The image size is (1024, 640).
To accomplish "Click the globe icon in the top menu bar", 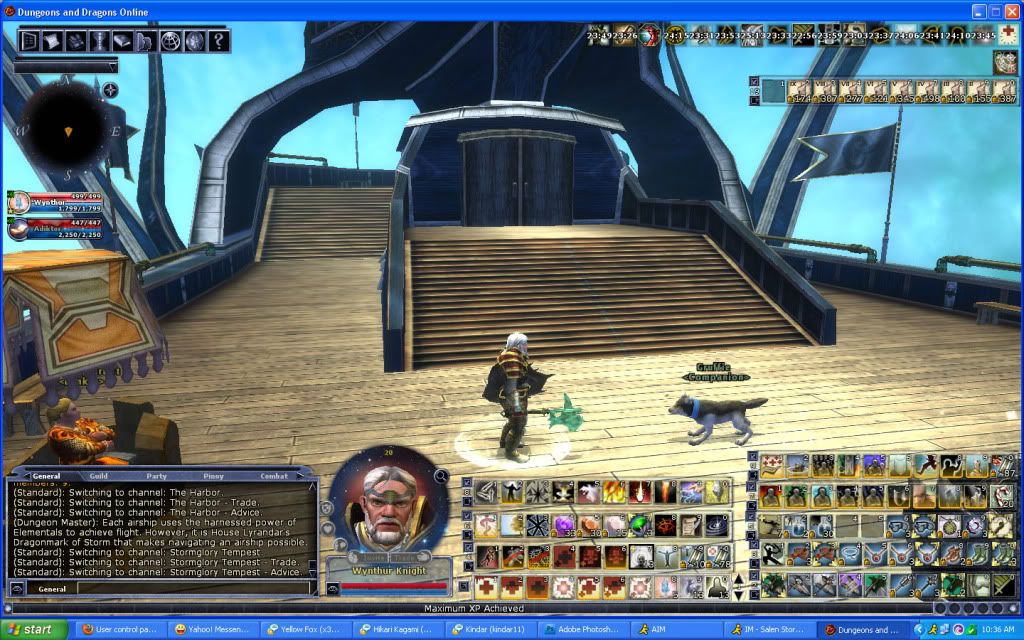I will (x=170, y=41).
